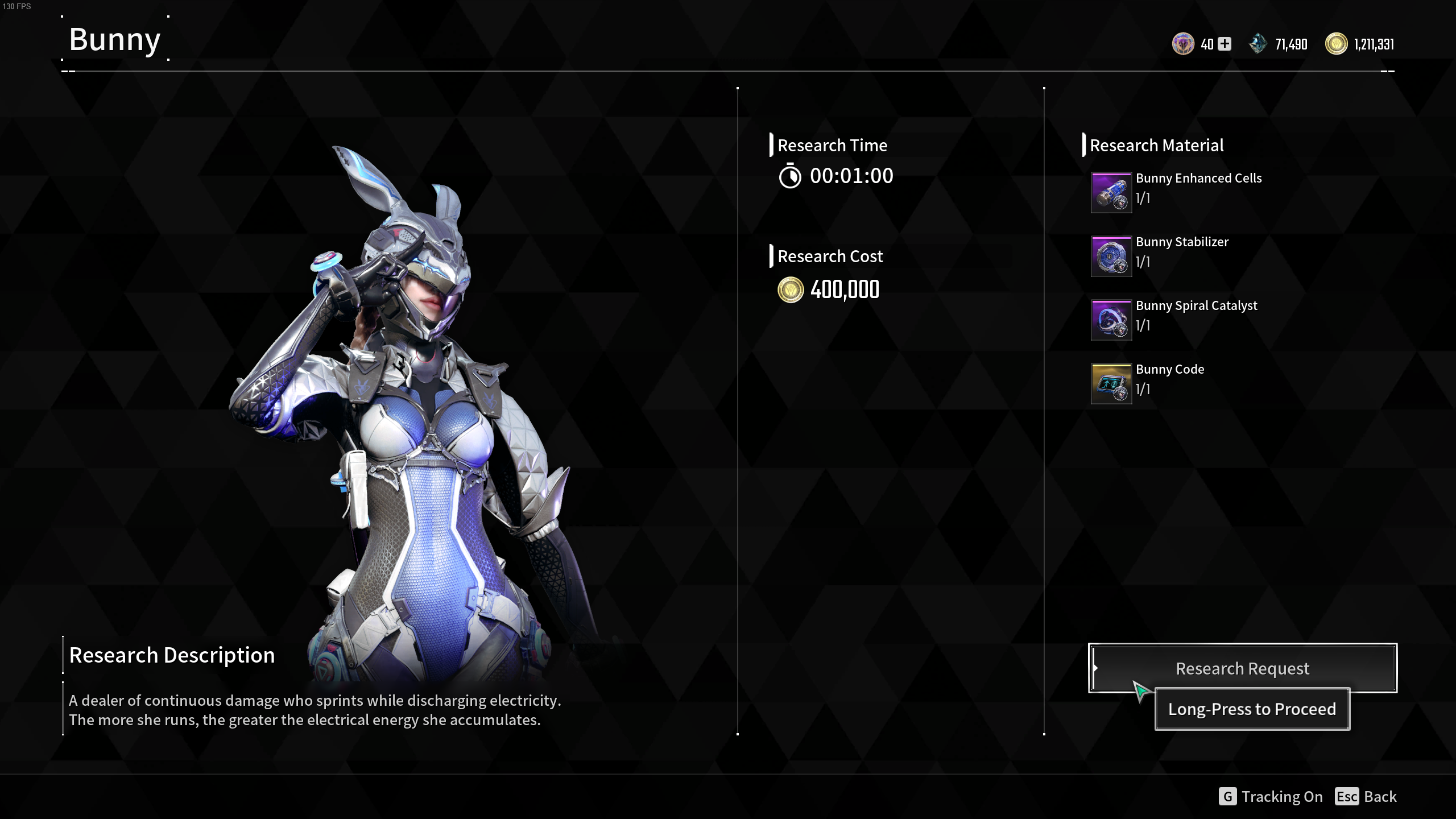
Task: Add more Caliber with the plus button
Action: (x=1225, y=44)
